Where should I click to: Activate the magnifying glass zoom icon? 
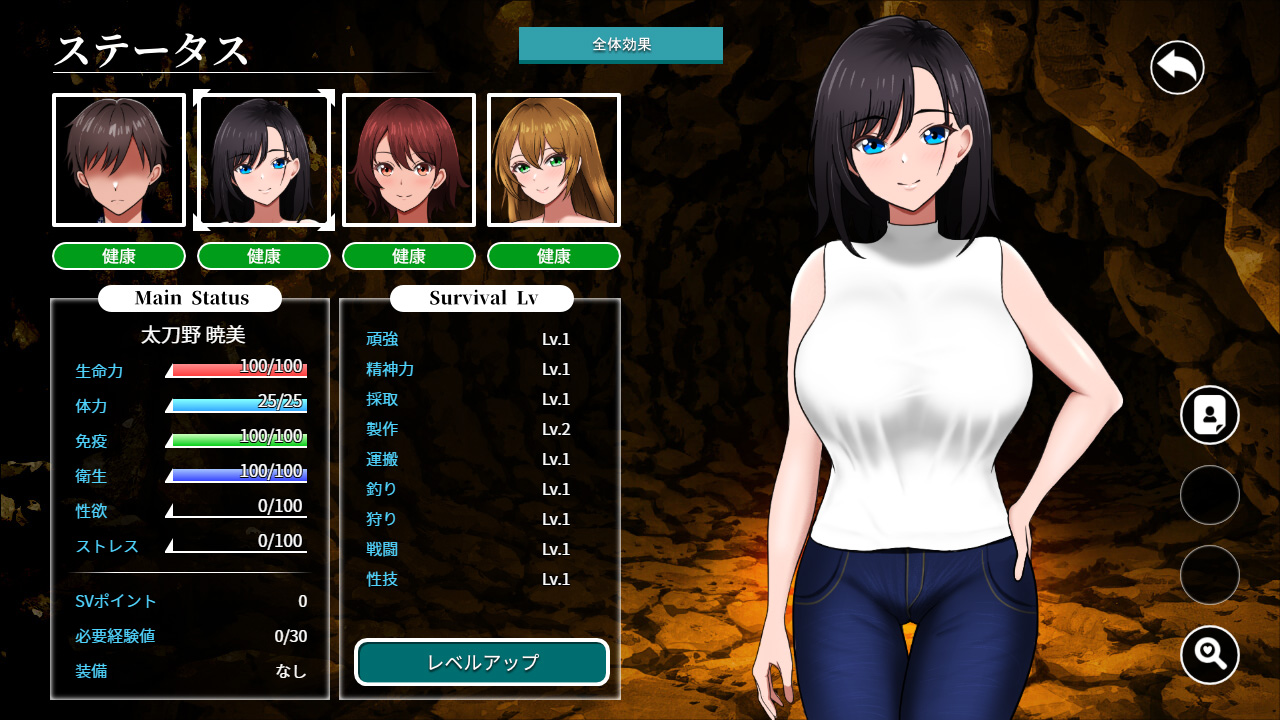pos(1210,655)
